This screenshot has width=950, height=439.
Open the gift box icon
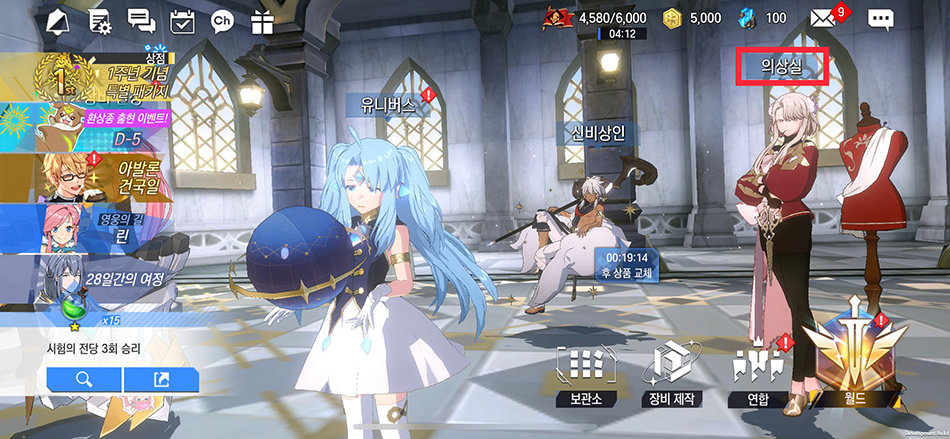point(262,19)
